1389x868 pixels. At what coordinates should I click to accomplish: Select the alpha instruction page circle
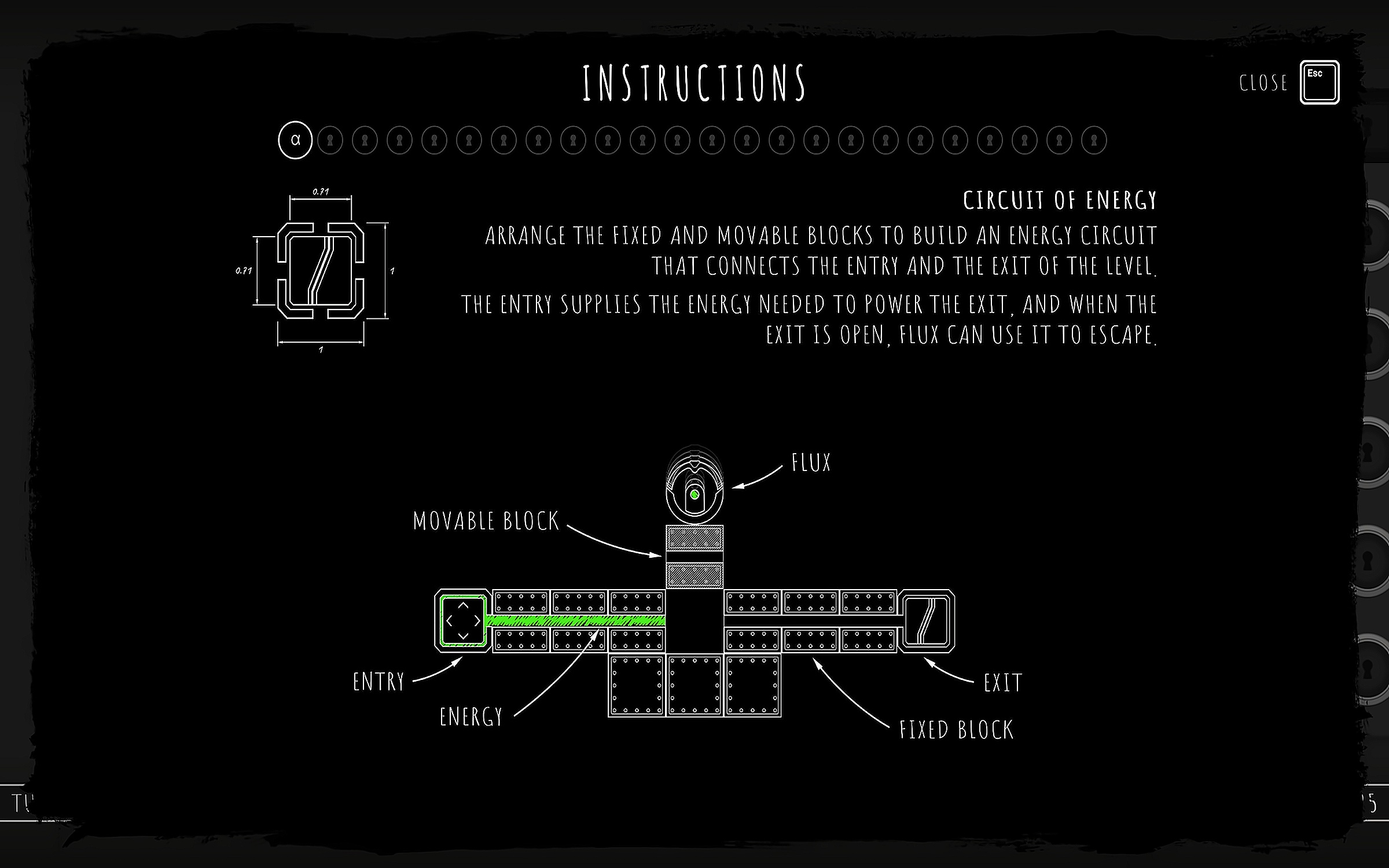pos(295,140)
